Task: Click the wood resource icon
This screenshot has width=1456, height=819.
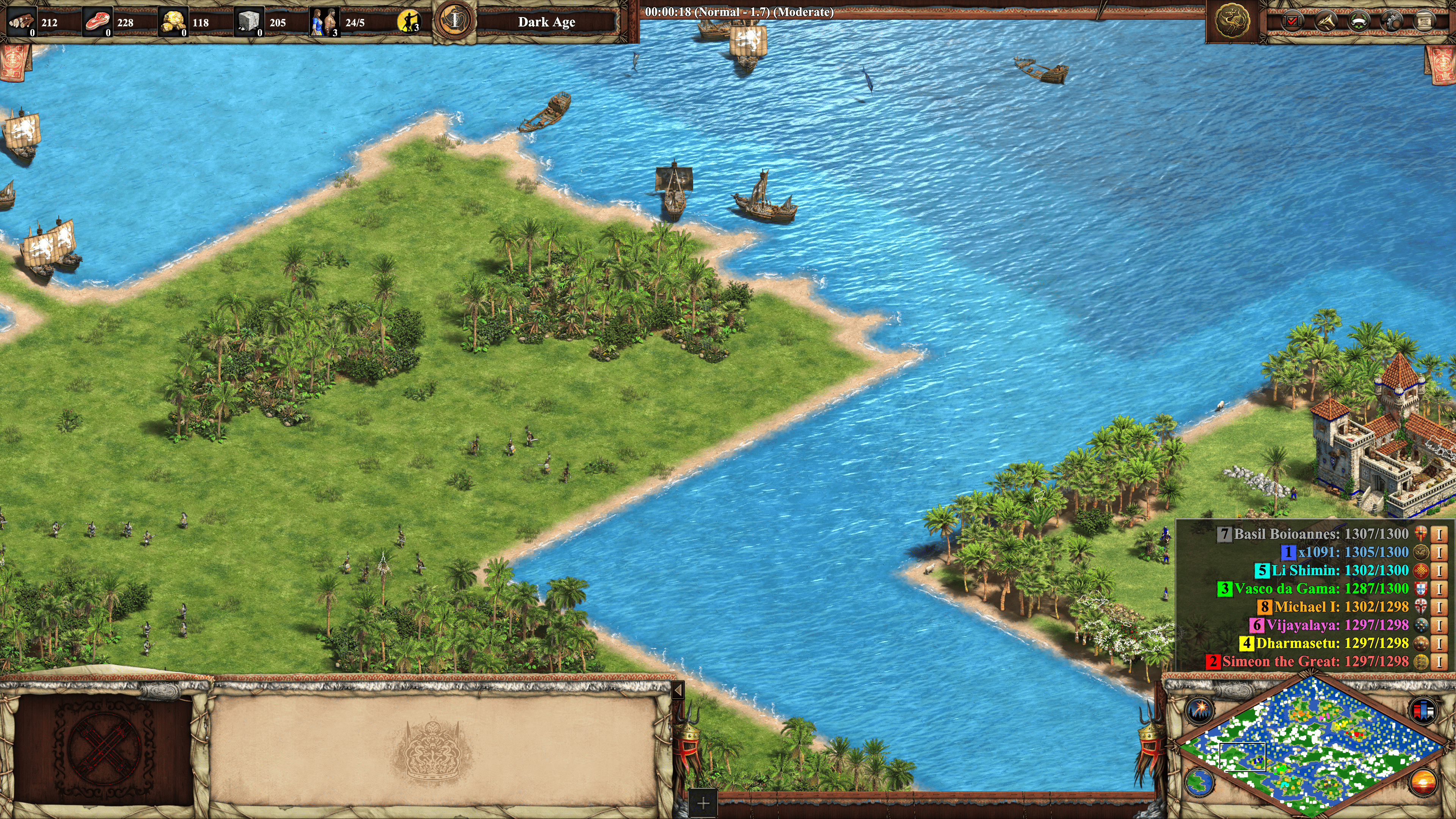Action: [22, 22]
